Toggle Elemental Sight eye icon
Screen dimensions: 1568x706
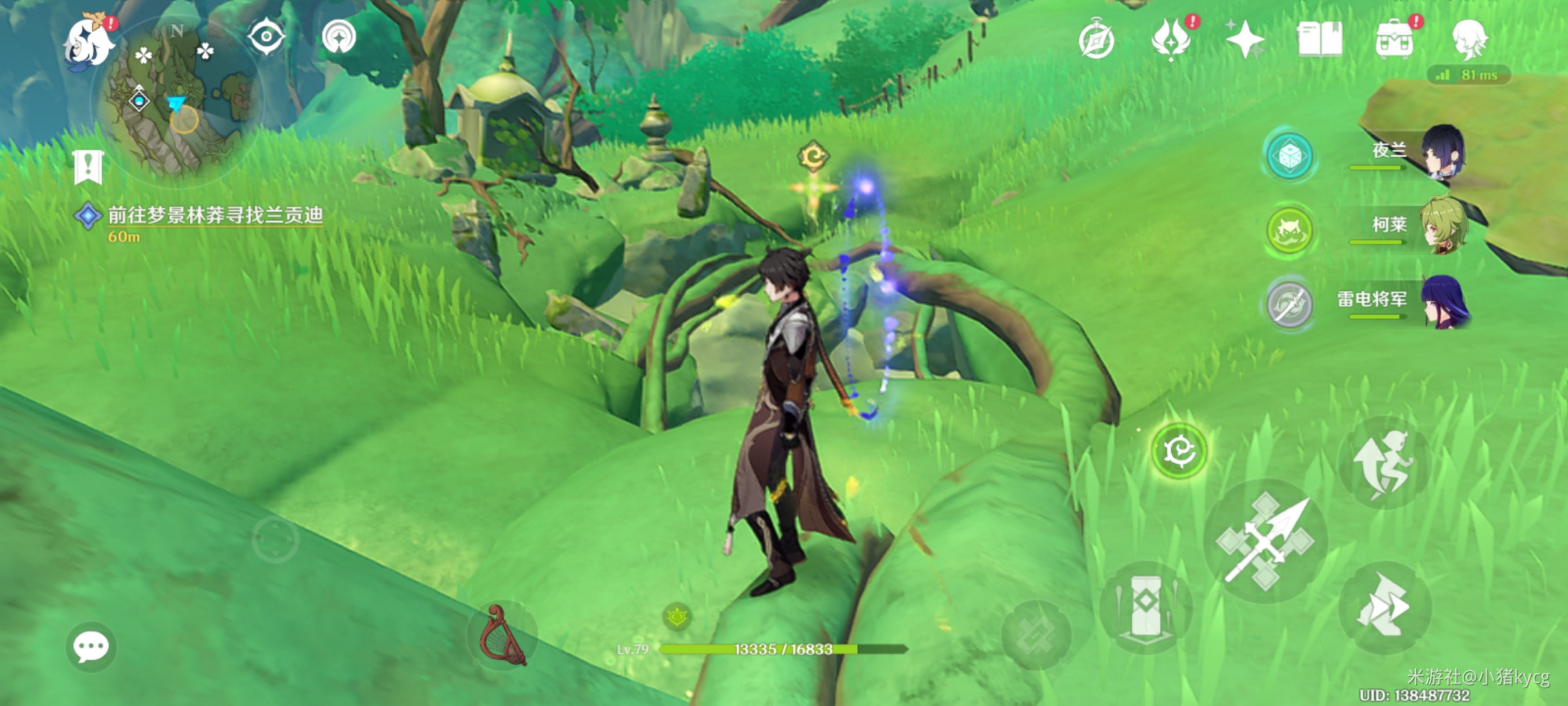click(266, 37)
